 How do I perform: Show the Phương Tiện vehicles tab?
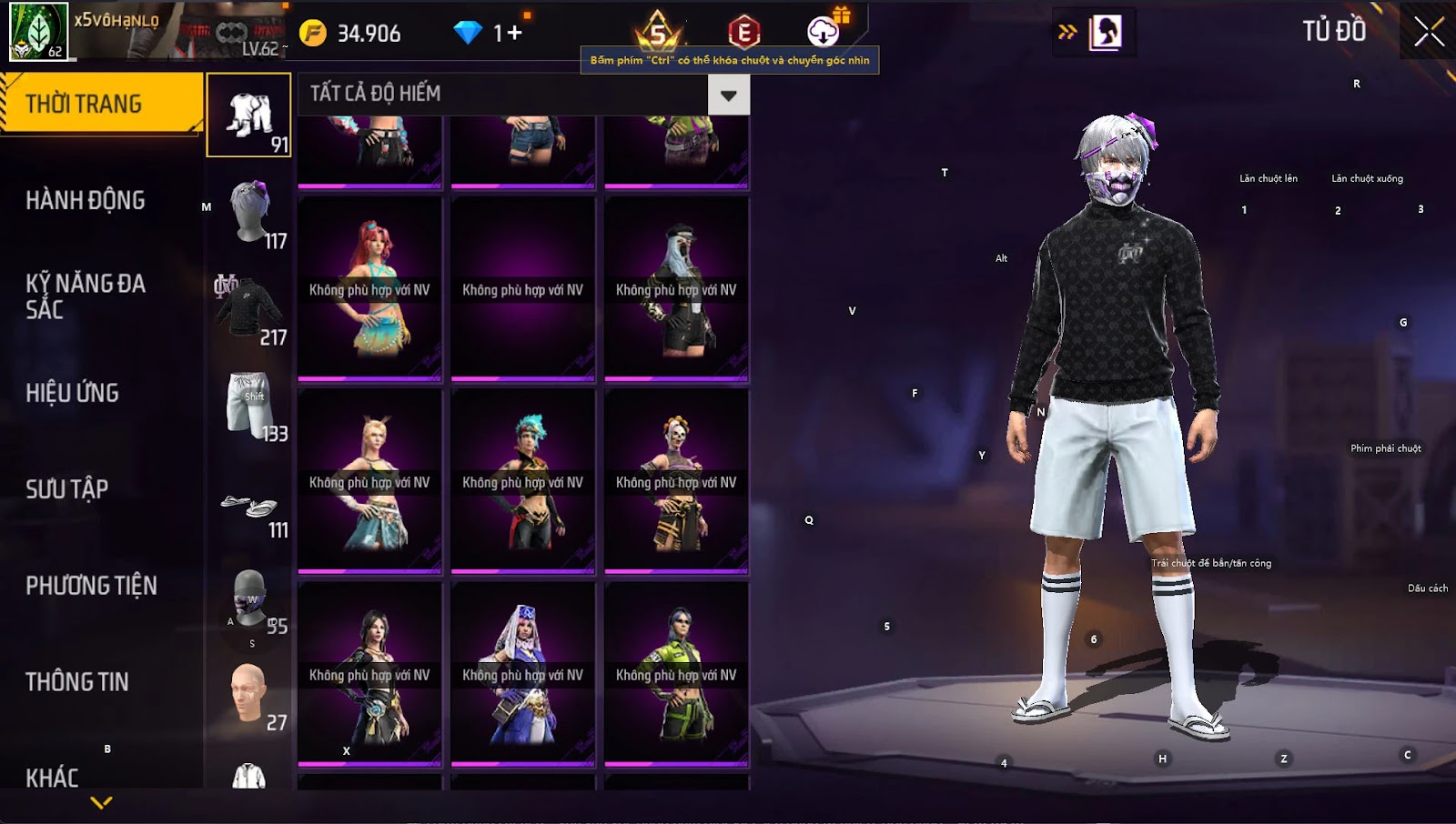91,586
